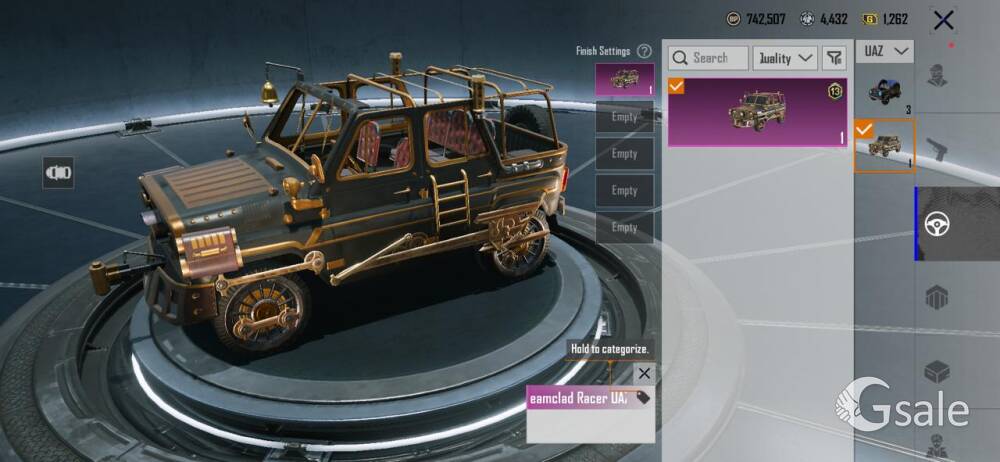Viewport: 1000px width, 462px height.
Task: Select the Steamclad Racer UAZ skin card
Action: click(757, 112)
